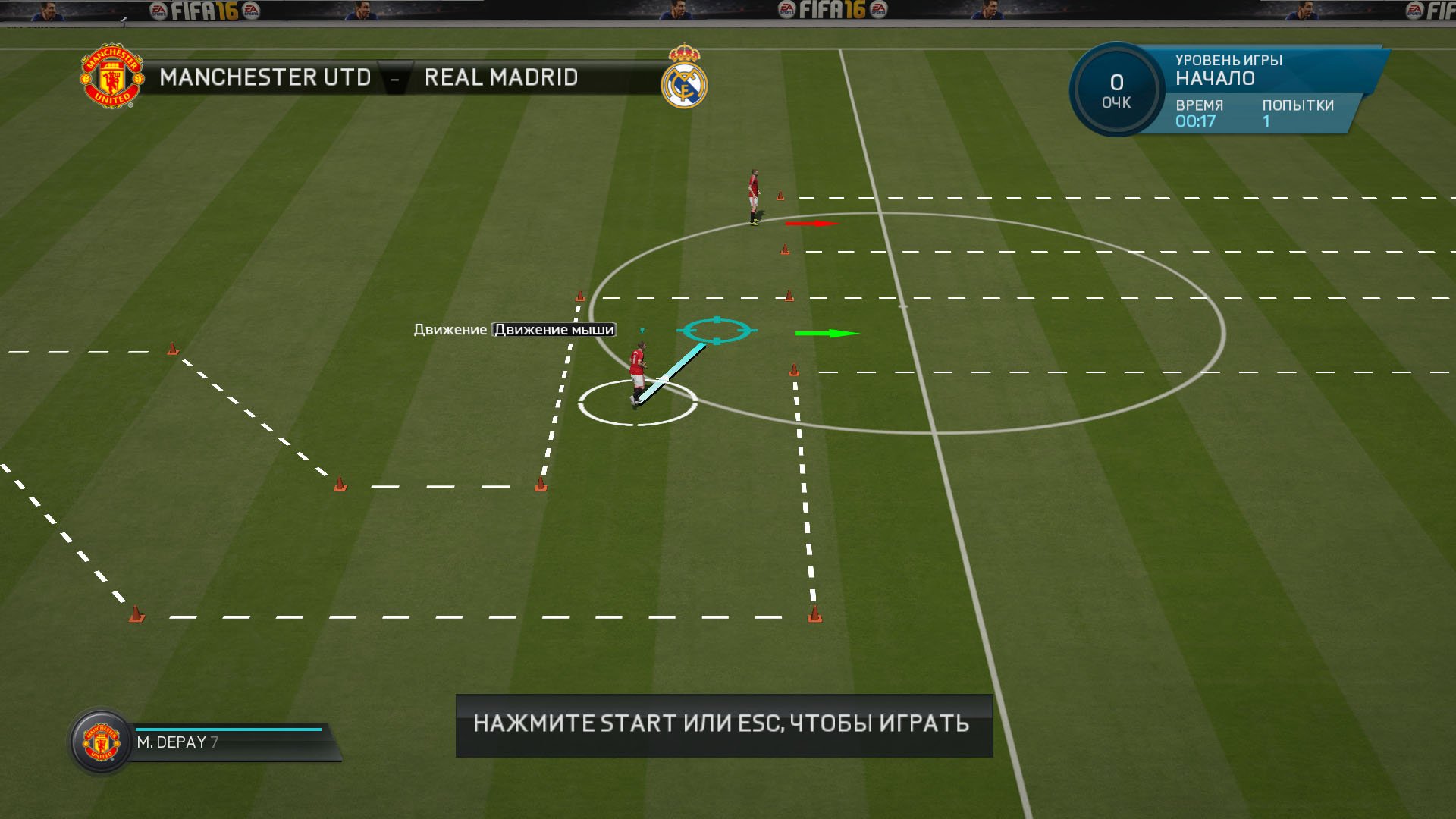This screenshot has height=819, width=1456.
Task: Click the Real Madrid crest in the scoreboard
Action: tap(684, 78)
